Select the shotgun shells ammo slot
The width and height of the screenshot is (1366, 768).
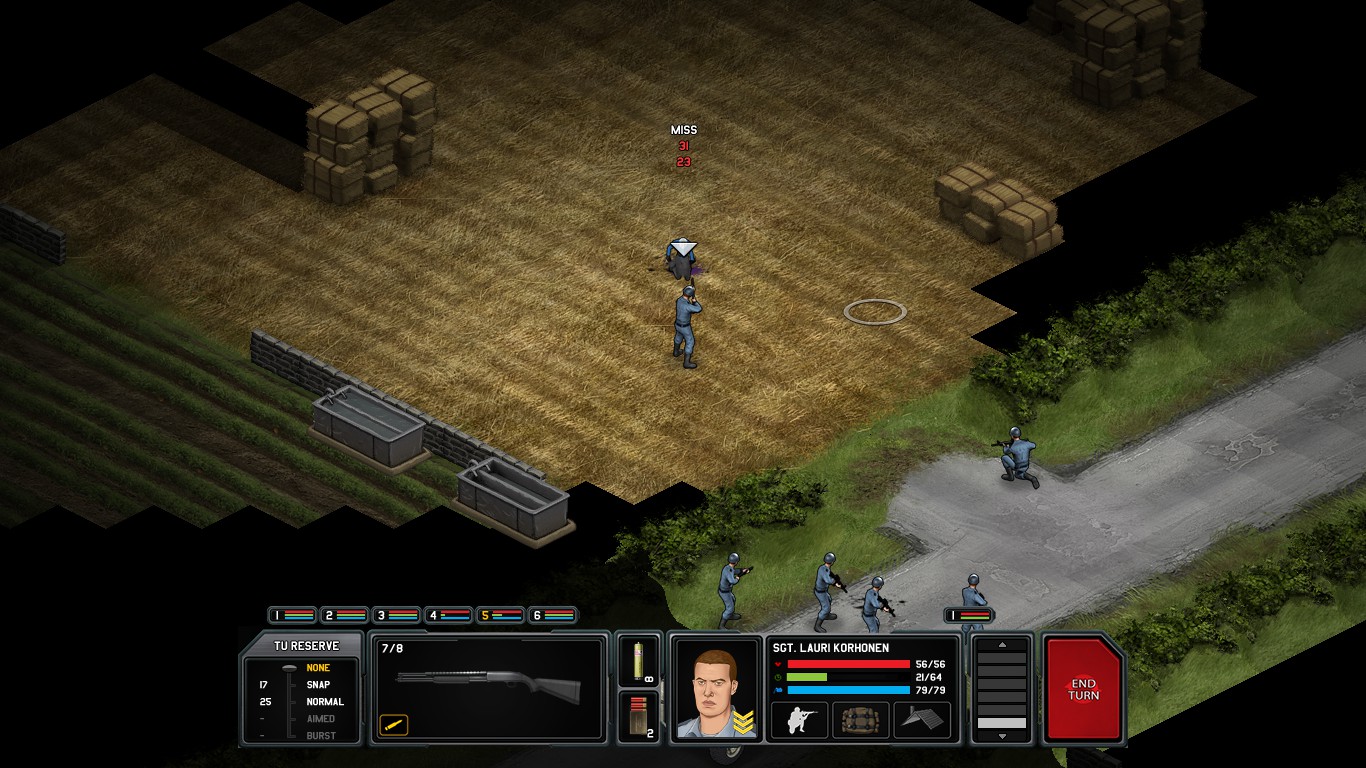(x=638, y=716)
